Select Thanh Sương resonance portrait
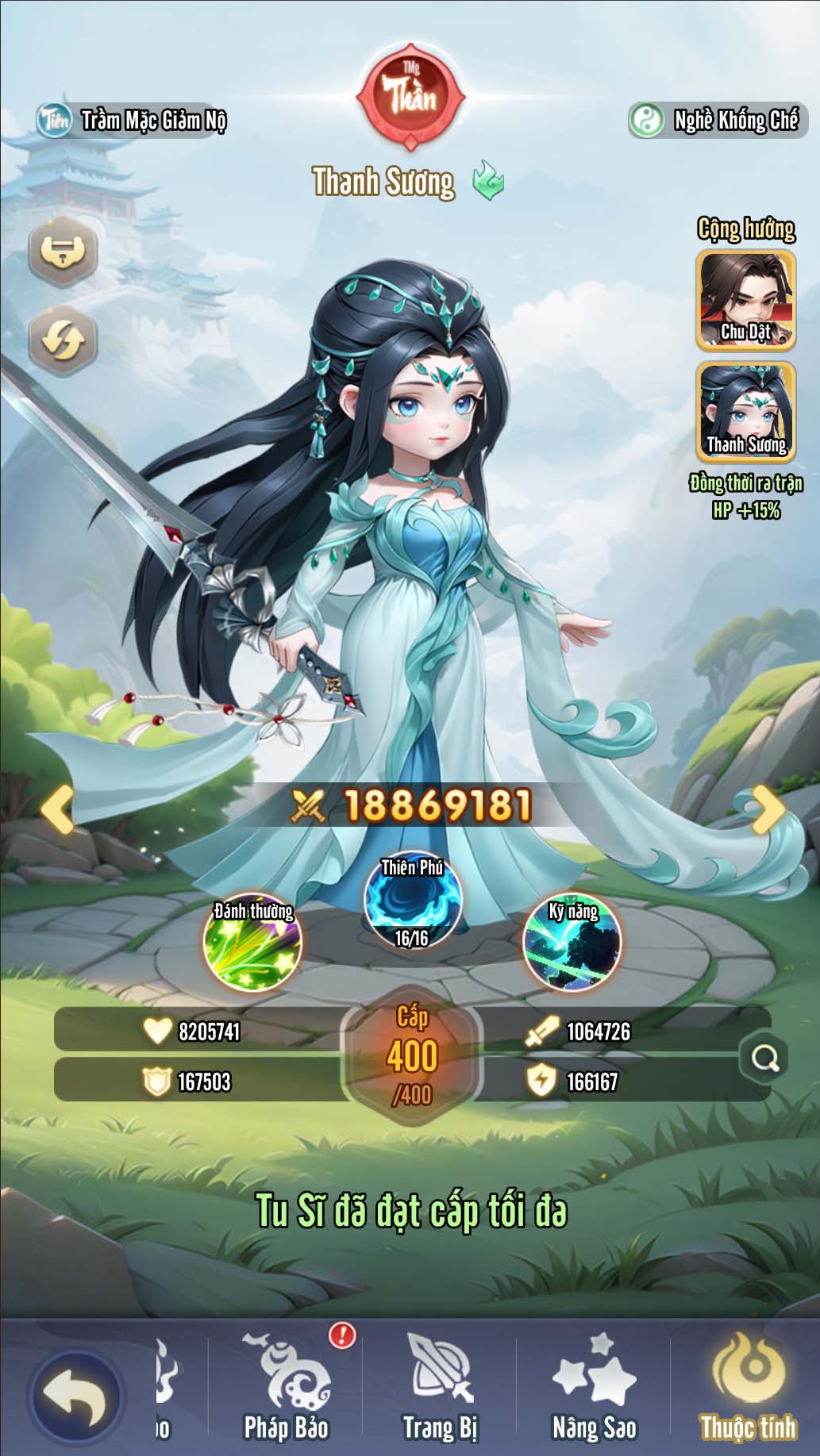820x1456 pixels. 745,412
